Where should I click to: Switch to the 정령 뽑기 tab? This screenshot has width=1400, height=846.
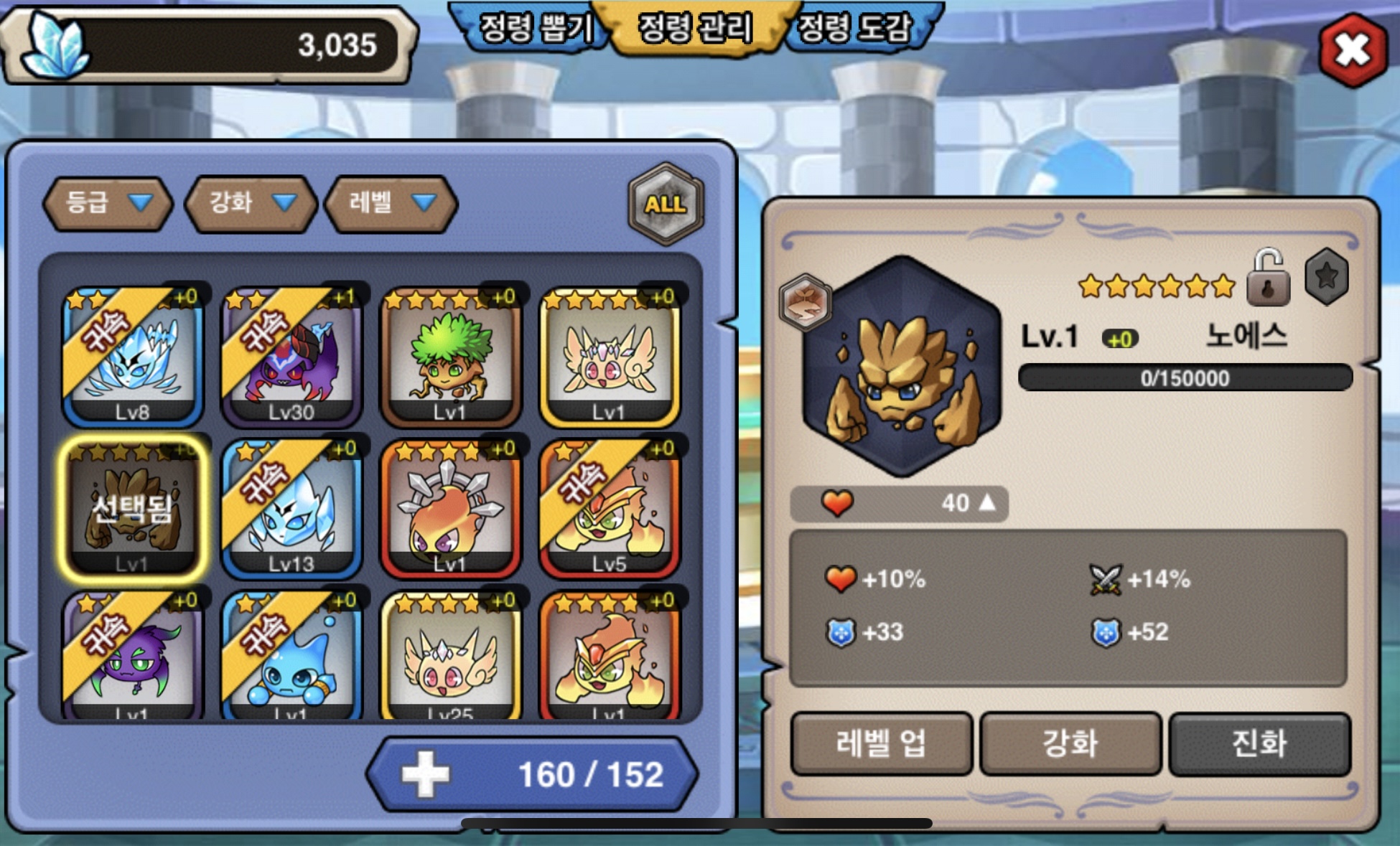click(x=535, y=29)
